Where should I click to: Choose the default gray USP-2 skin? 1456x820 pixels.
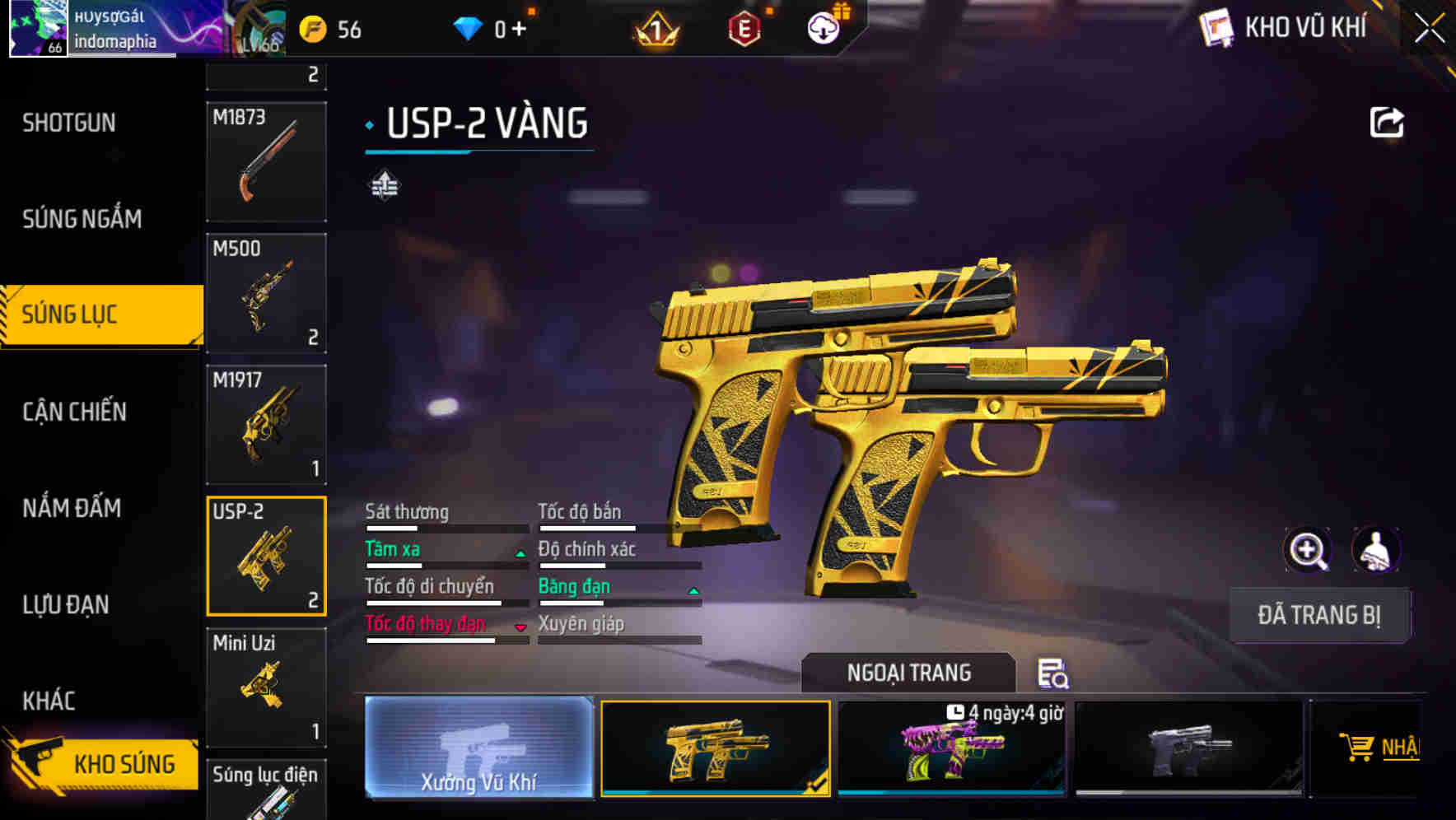1188,749
